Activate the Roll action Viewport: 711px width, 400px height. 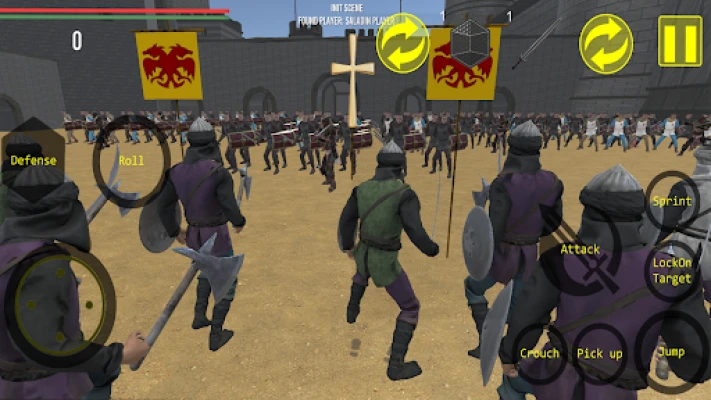click(x=131, y=160)
